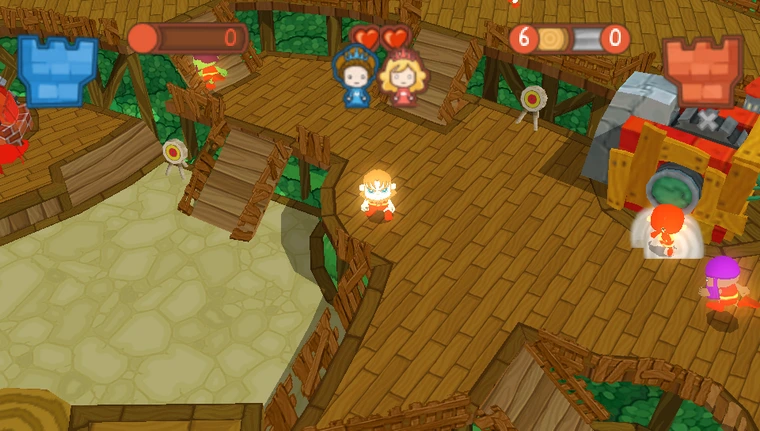This screenshot has height=431, width=760.
Task: Click the blue castle team icon
Action: pyautogui.click(x=57, y=69)
